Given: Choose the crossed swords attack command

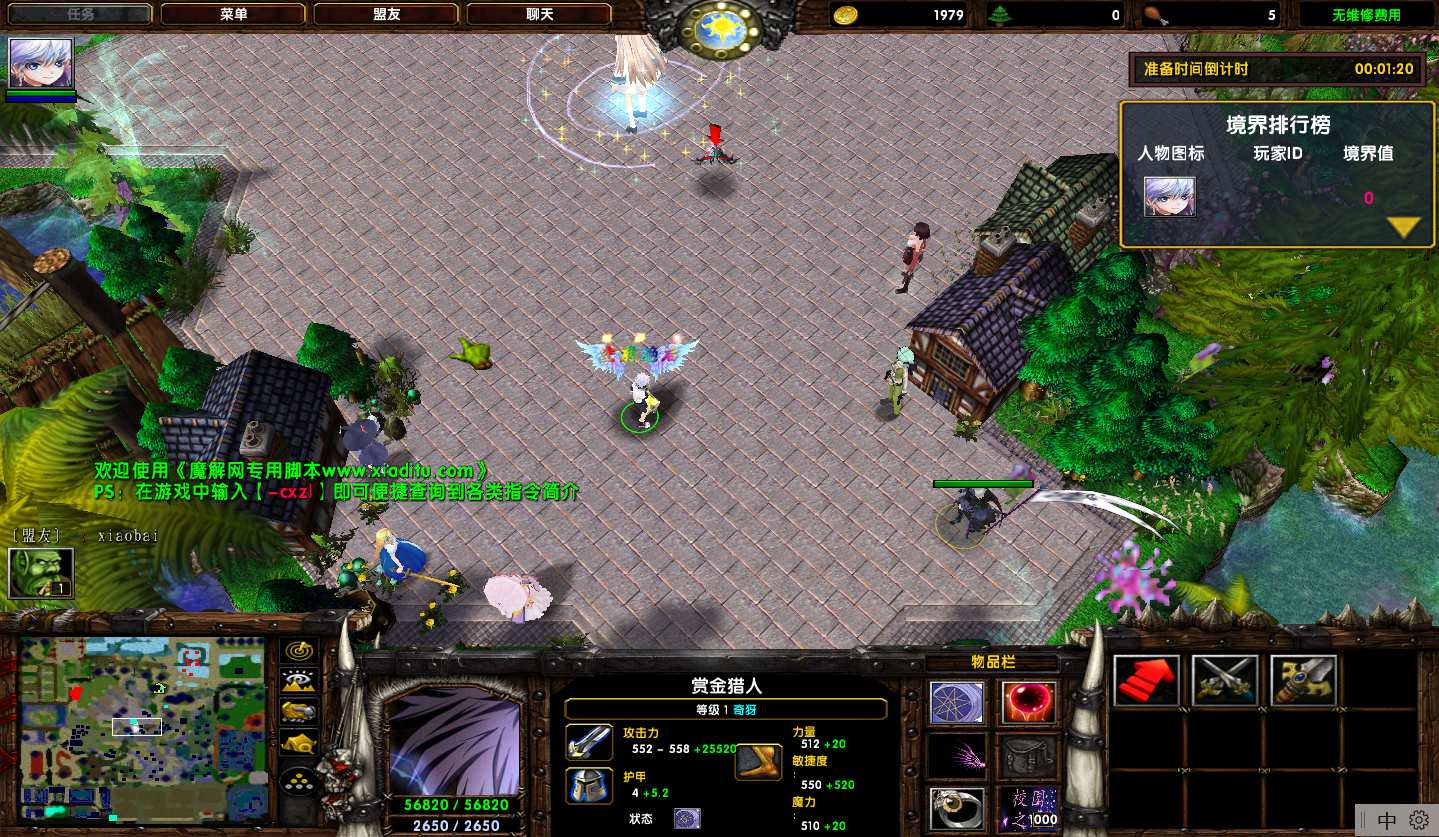Looking at the screenshot, I should pyautogui.click(x=1225, y=681).
